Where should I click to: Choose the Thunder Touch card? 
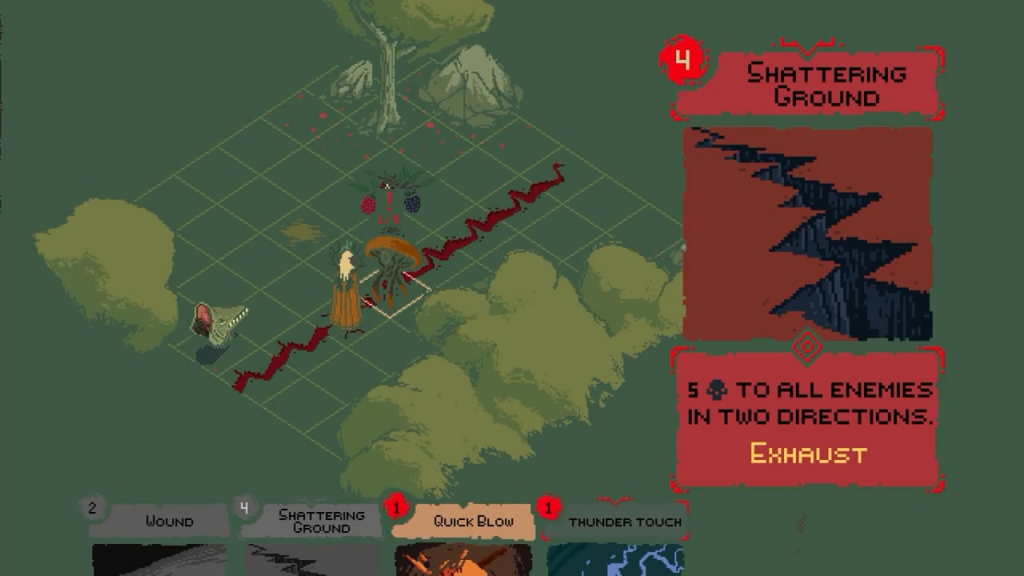[x=615, y=536]
